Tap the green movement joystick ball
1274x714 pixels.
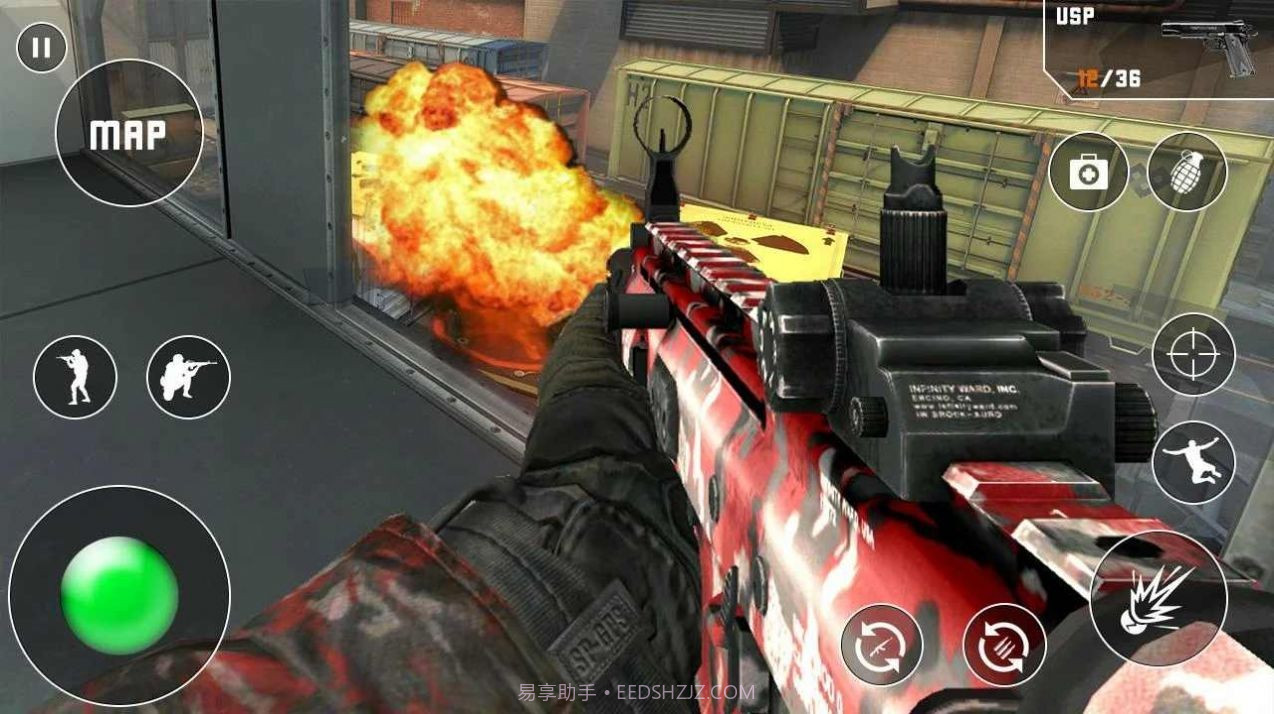pyautogui.click(x=119, y=596)
